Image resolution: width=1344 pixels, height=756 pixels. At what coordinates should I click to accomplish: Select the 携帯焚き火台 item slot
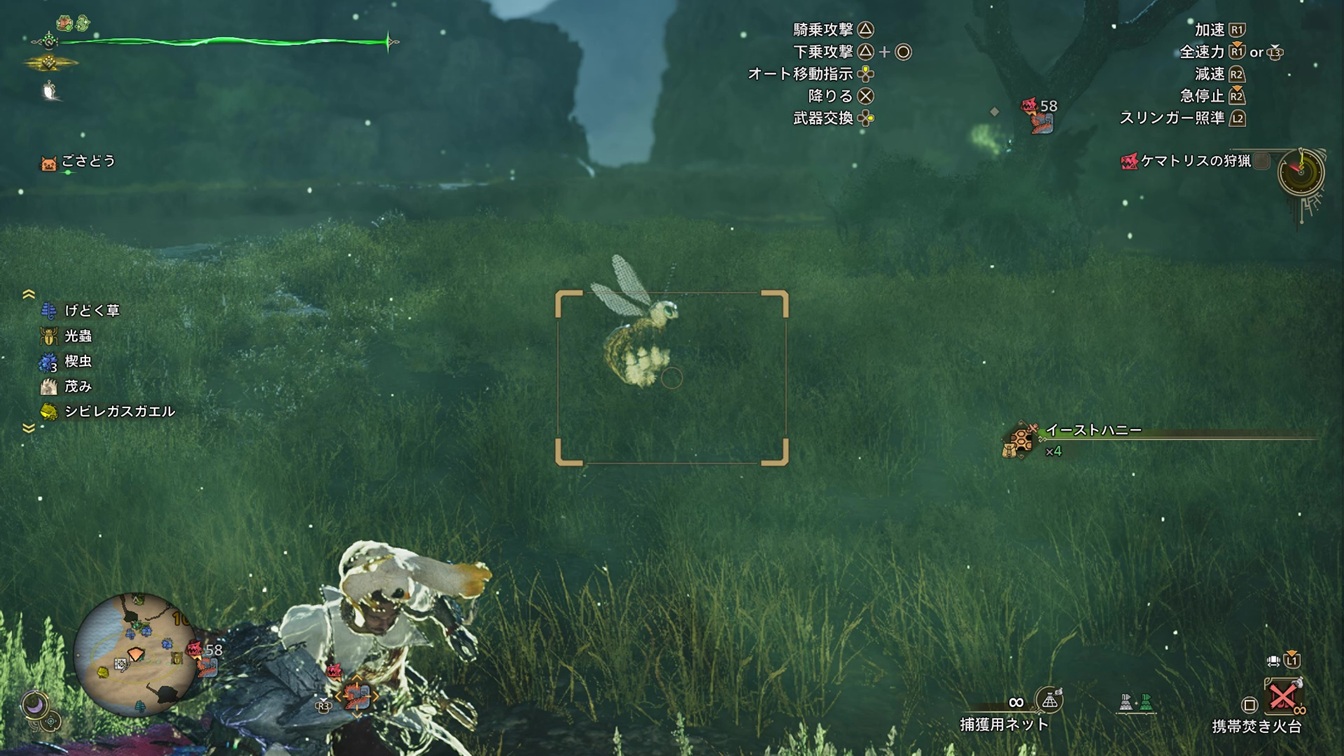(1284, 695)
